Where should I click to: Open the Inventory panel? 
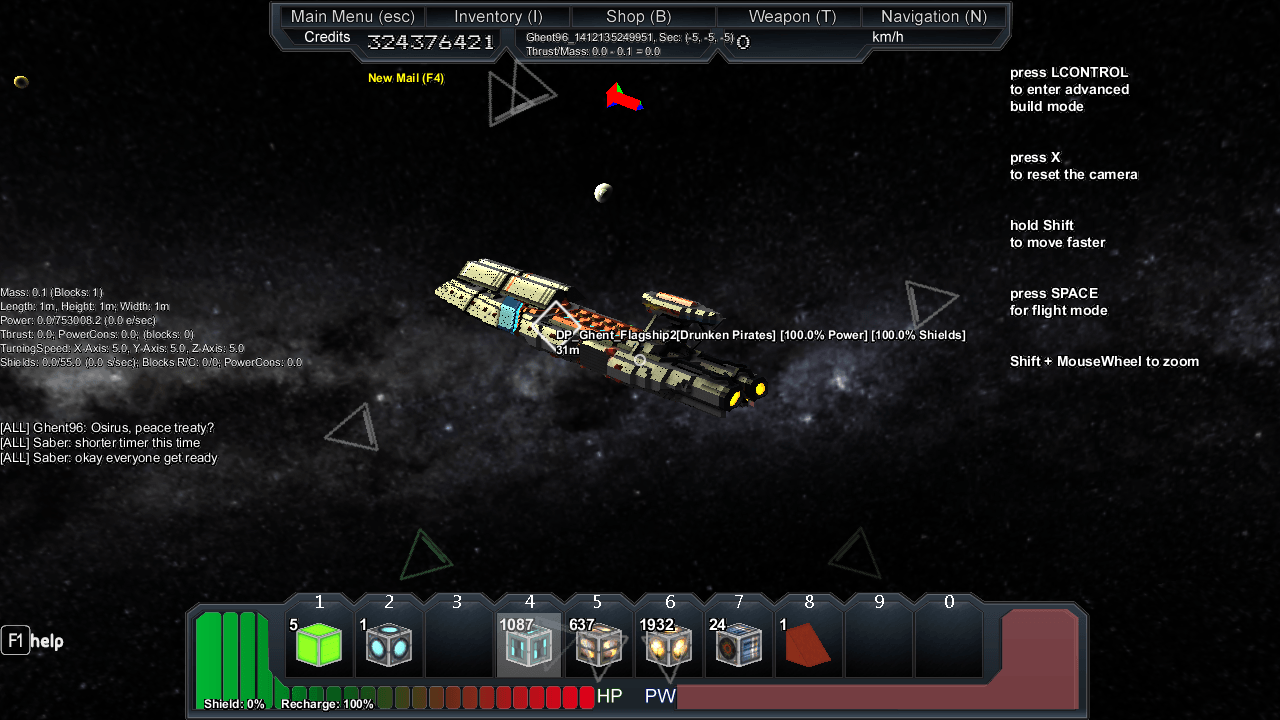coord(498,16)
